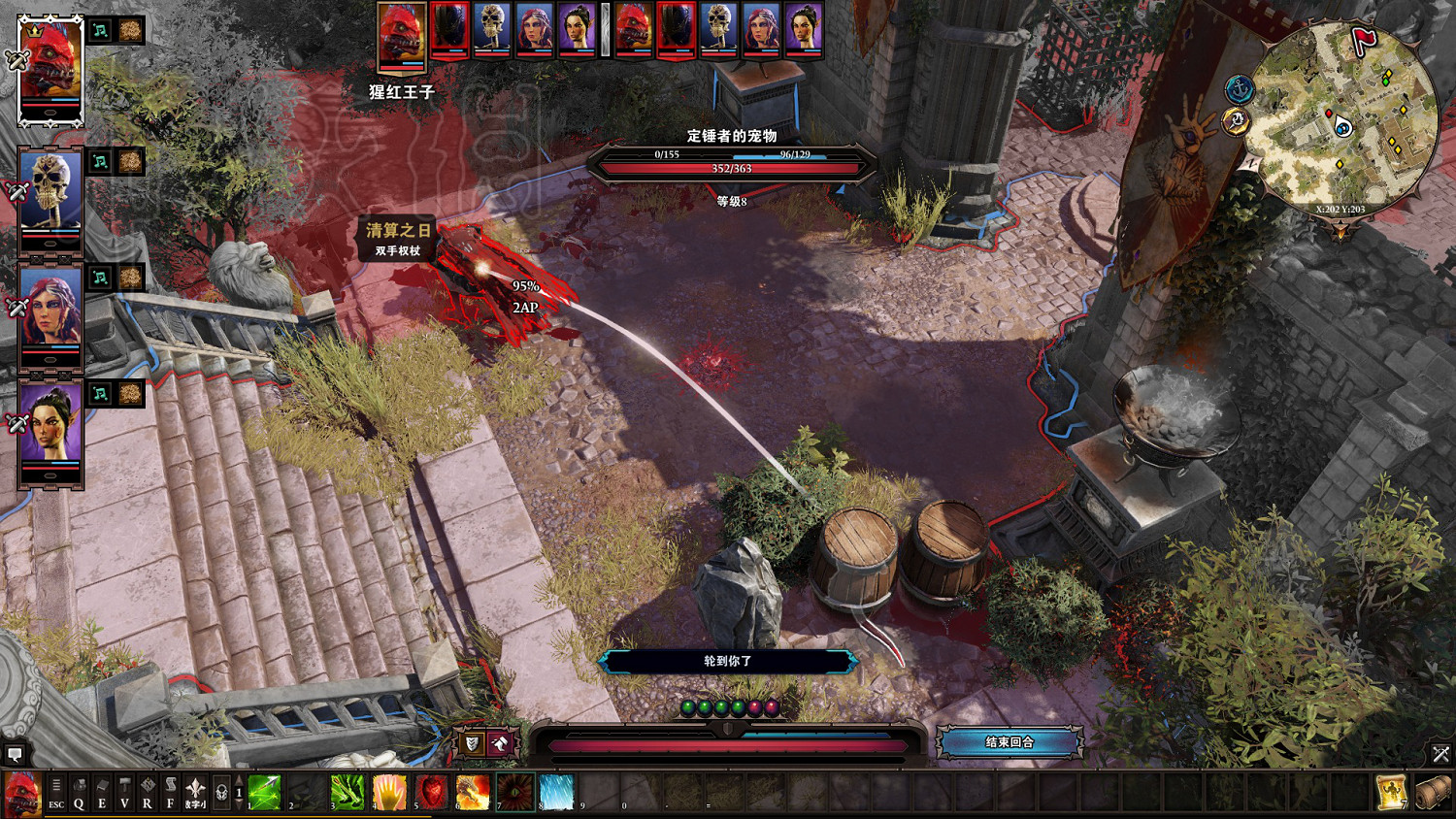Use the blue rain skill in slot 8

click(556, 793)
